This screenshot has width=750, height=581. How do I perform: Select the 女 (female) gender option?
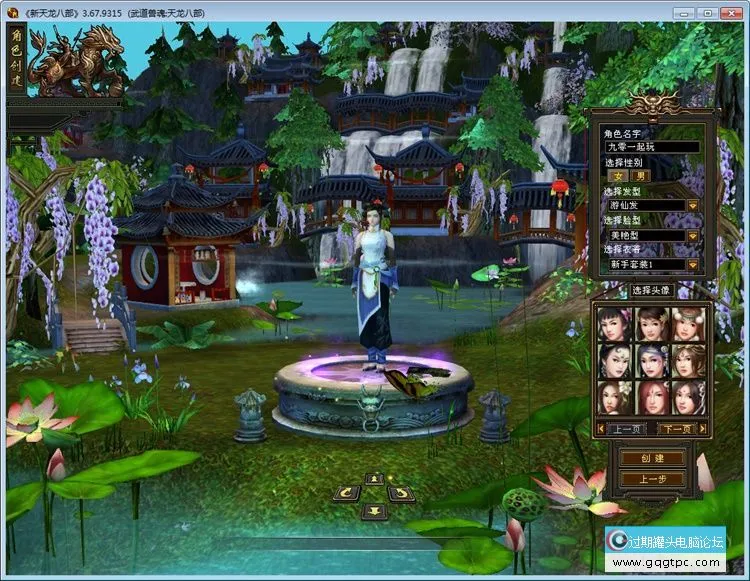618,176
